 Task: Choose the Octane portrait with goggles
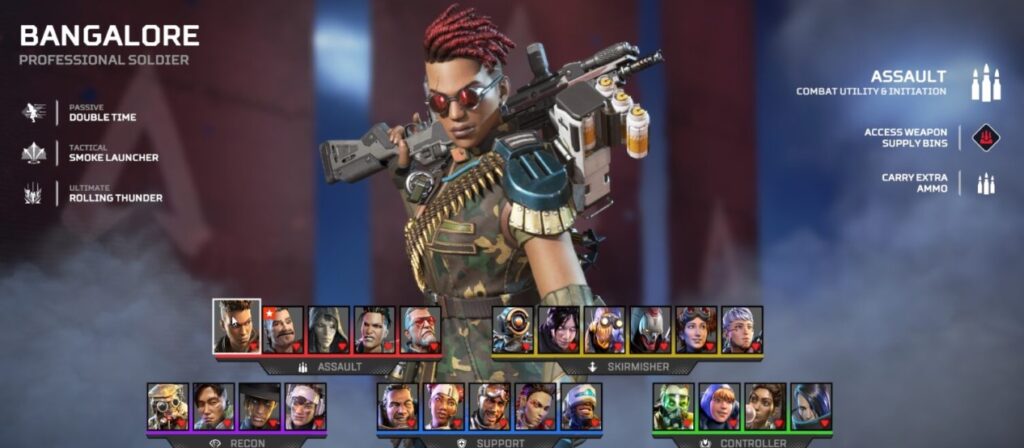coord(605,329)
